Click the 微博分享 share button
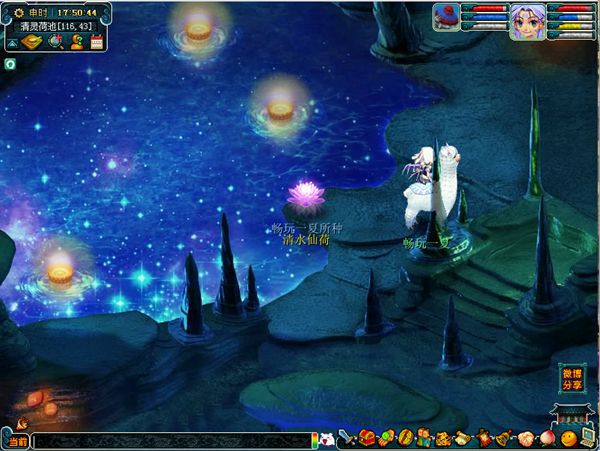This screenshot has width=600, height=451. (x=571, y=378)
